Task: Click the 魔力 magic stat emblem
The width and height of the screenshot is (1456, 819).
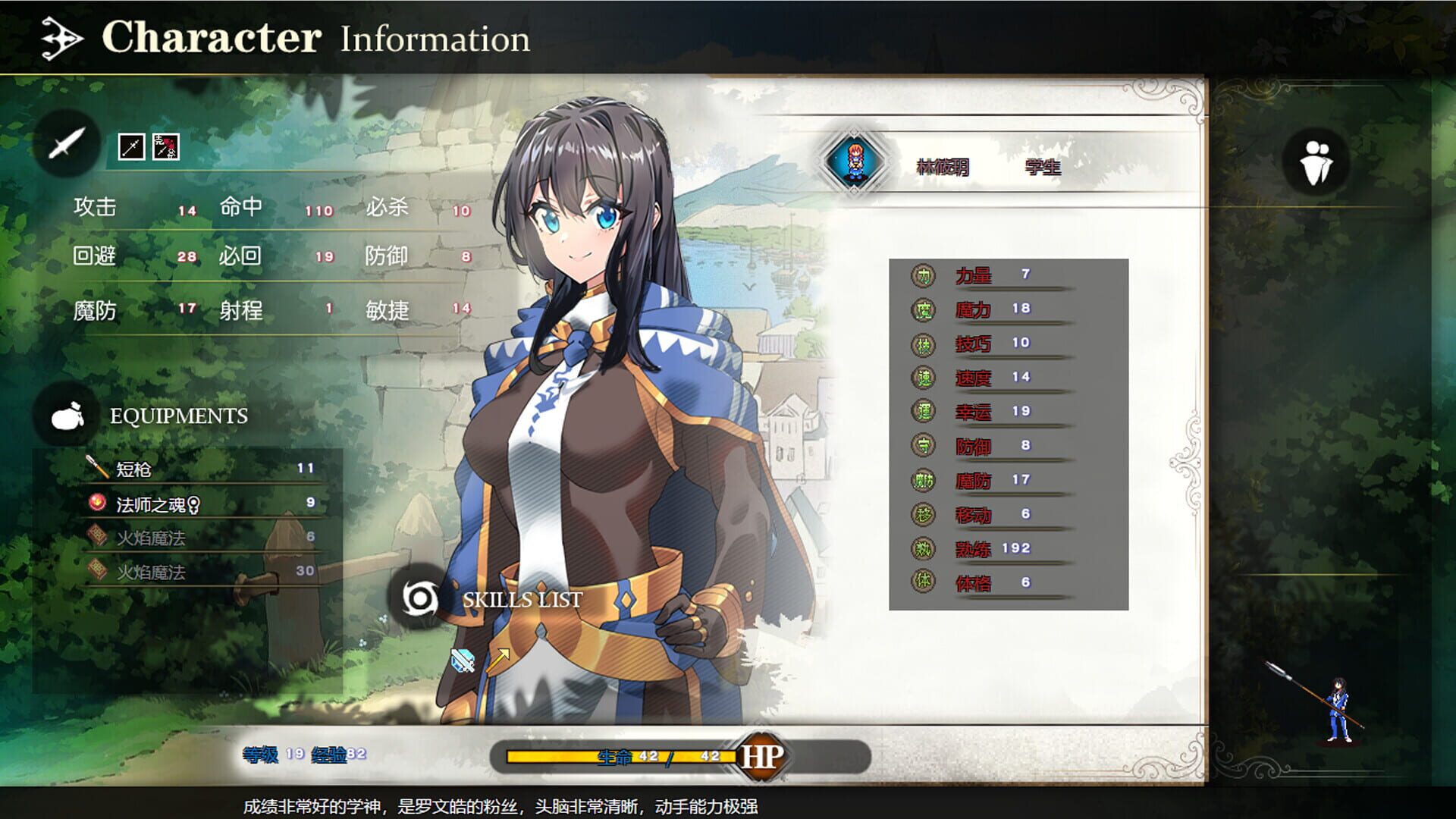Action: click(x=922, y=309)
